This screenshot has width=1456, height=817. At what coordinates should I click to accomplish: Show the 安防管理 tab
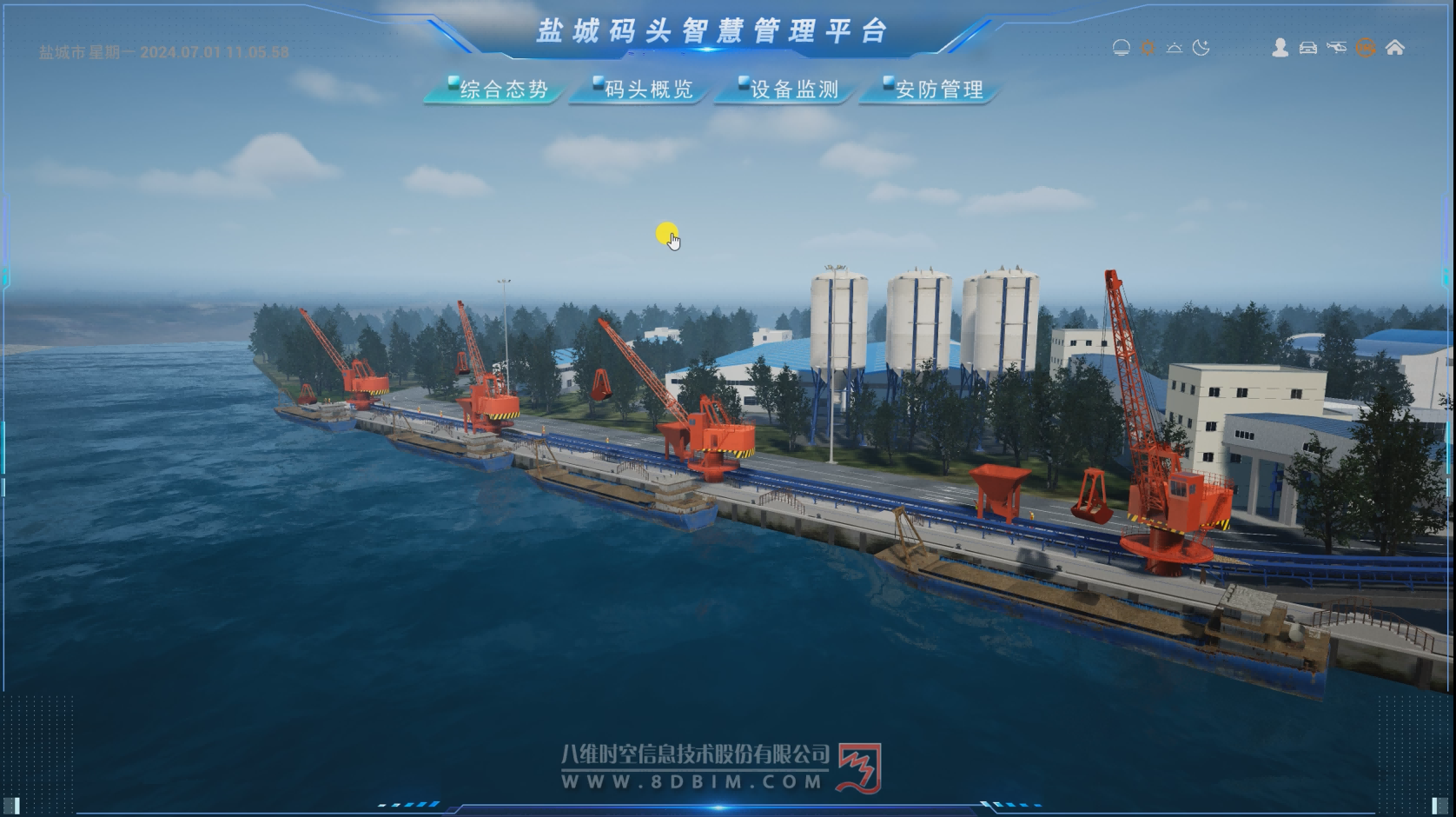(x=932, y=90)
